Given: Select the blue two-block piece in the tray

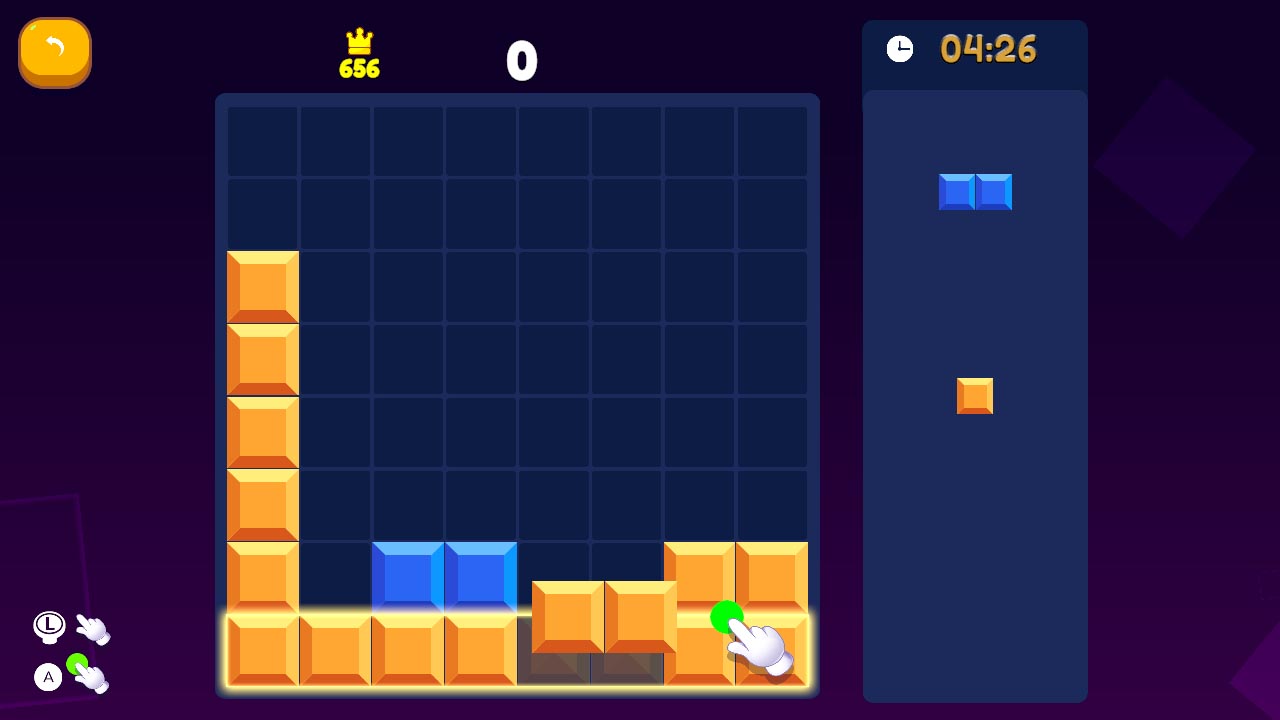Looking at the screenshot, I should click(x=975, y=191).
